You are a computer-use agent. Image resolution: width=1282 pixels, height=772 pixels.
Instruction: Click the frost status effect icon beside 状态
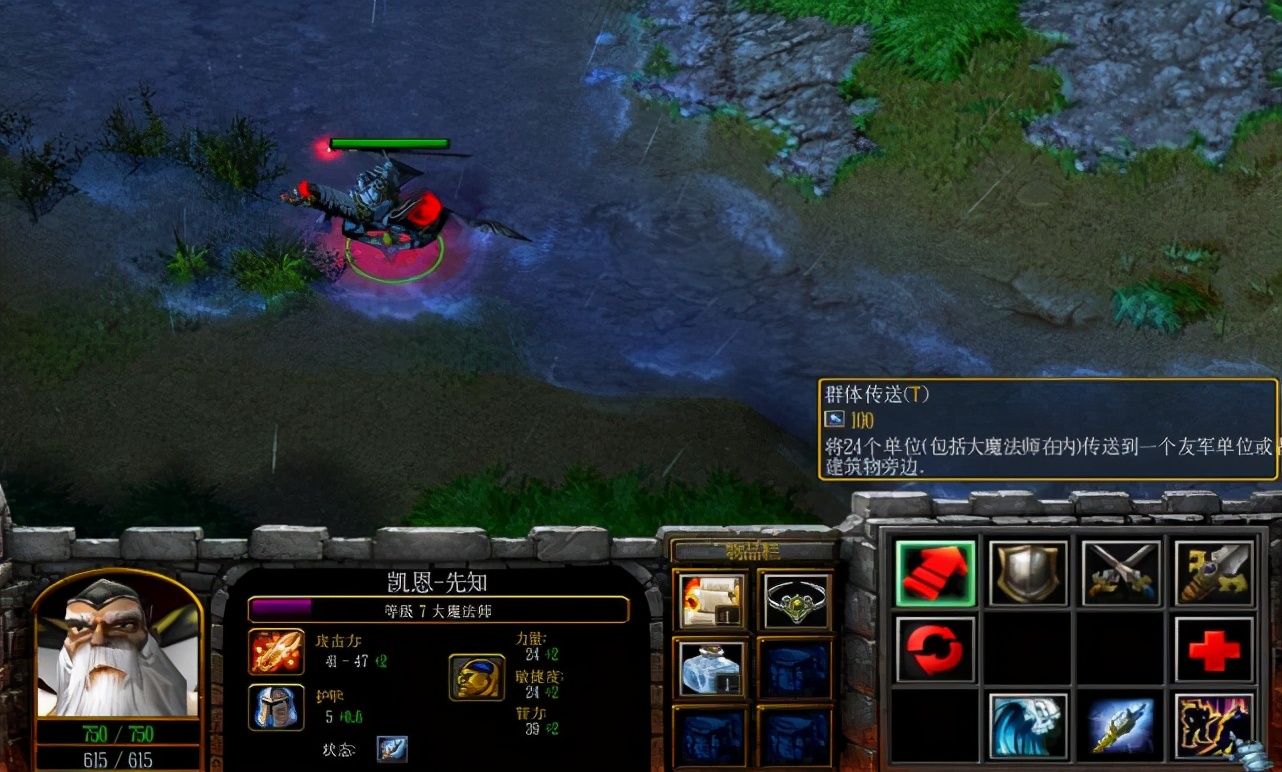coord(394,748)
